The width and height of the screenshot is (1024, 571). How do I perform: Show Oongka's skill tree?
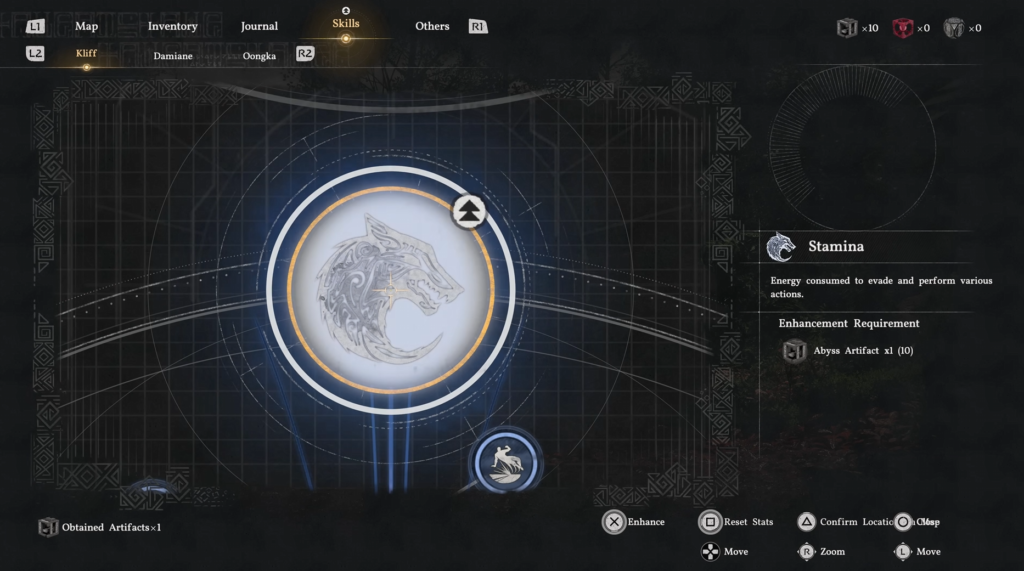tap(259, 56)
